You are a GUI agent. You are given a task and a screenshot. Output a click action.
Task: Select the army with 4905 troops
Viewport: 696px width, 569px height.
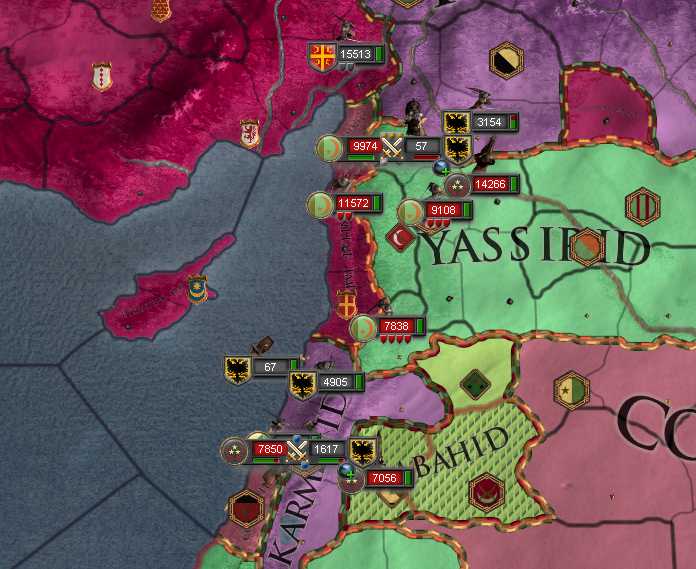(334, 381)
